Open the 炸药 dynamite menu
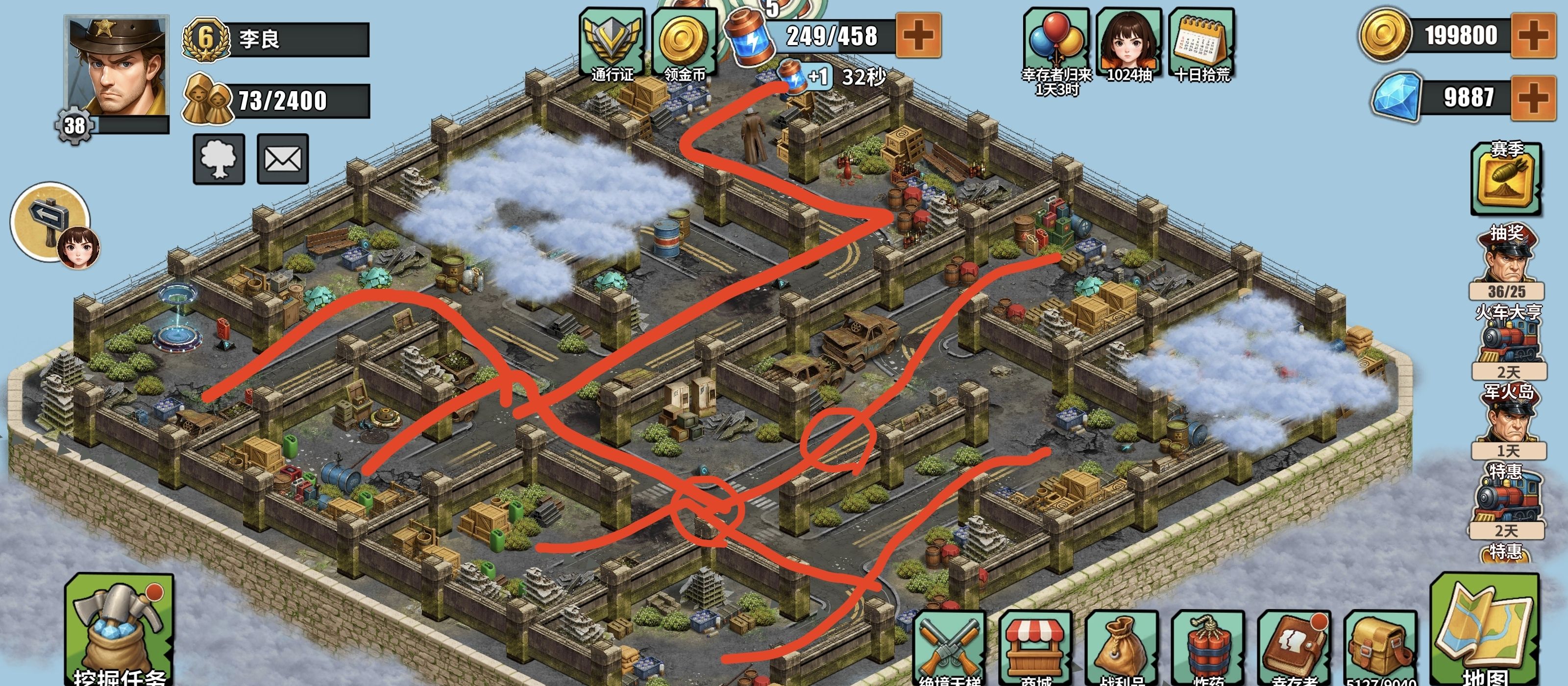 tap(1208, 648)
